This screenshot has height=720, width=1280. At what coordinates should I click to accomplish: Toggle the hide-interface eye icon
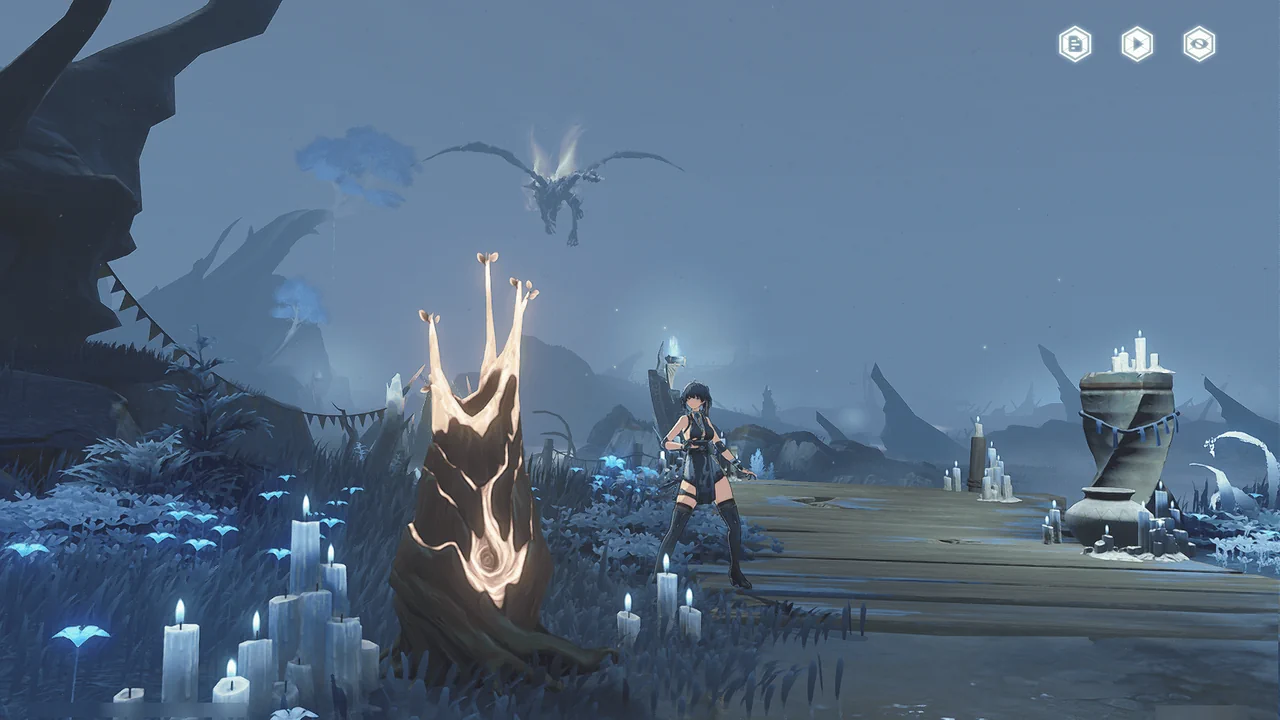coord(1199,44)
